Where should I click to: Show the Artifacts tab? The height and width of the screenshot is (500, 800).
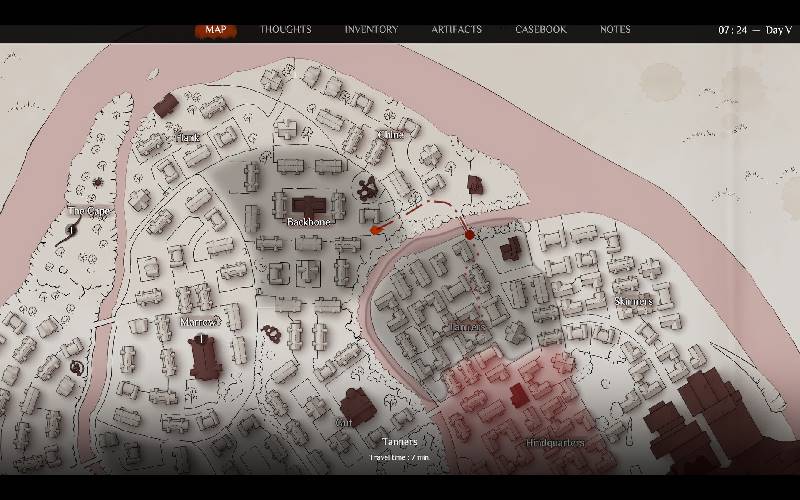click(x=456, y=29)
